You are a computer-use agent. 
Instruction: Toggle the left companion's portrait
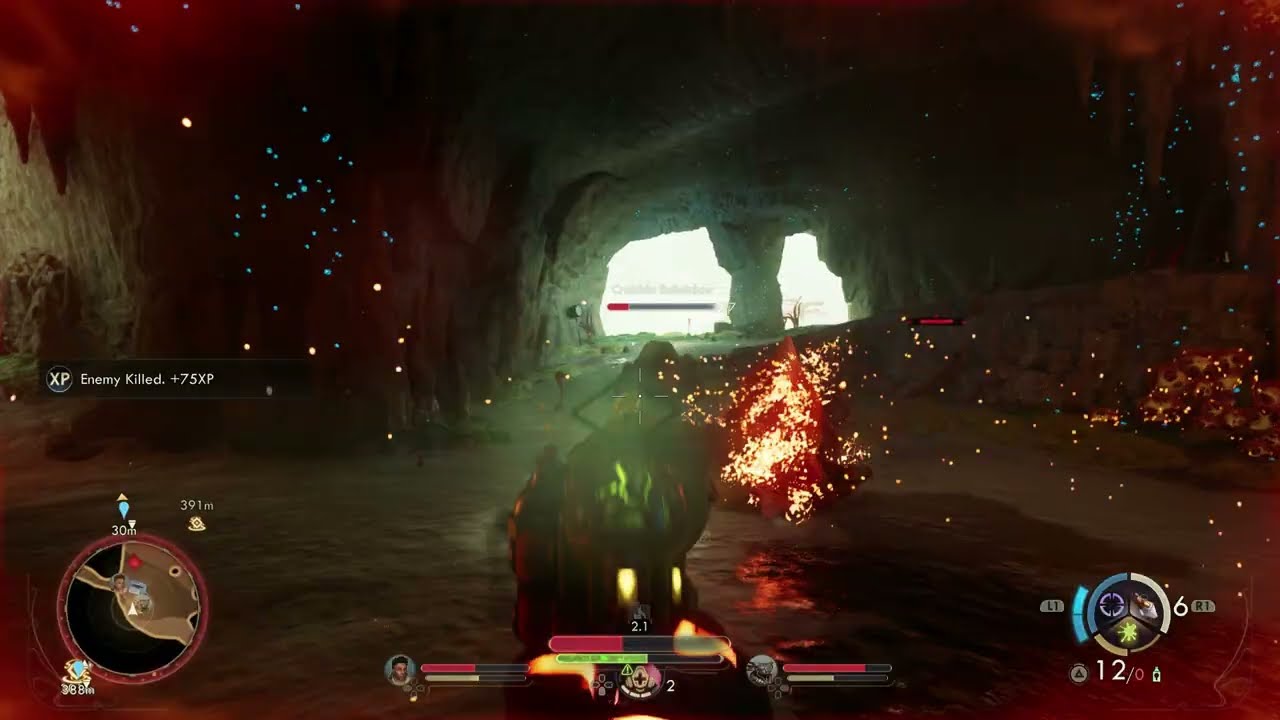point(400,670)
